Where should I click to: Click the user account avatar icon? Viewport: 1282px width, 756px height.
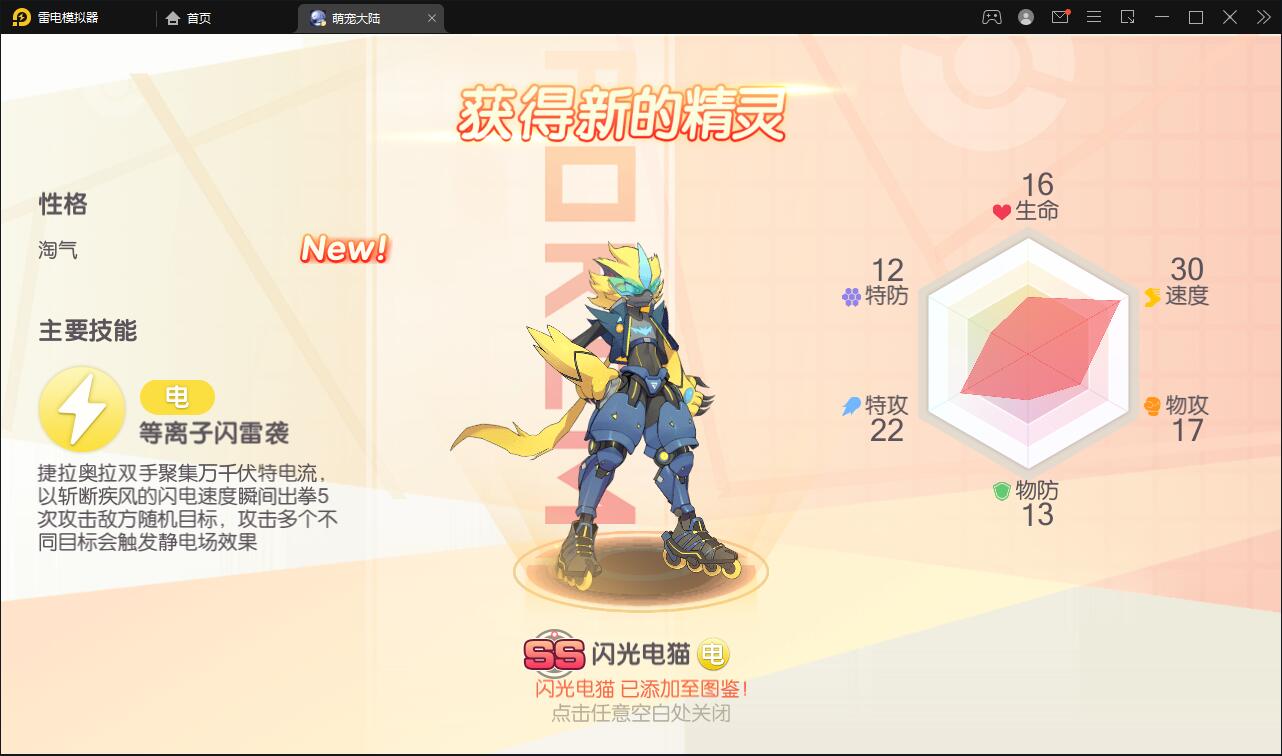(1025, 17)
